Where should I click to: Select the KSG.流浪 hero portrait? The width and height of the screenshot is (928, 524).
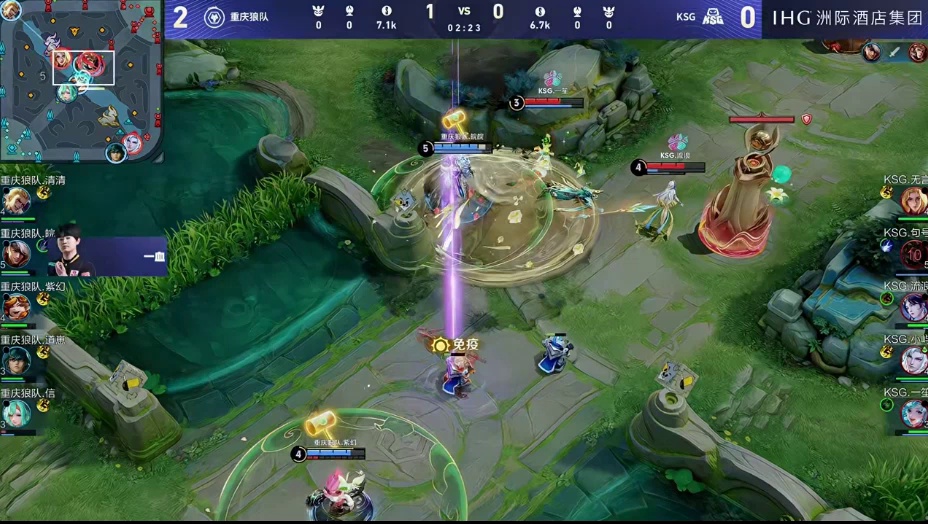pos(913,307)
